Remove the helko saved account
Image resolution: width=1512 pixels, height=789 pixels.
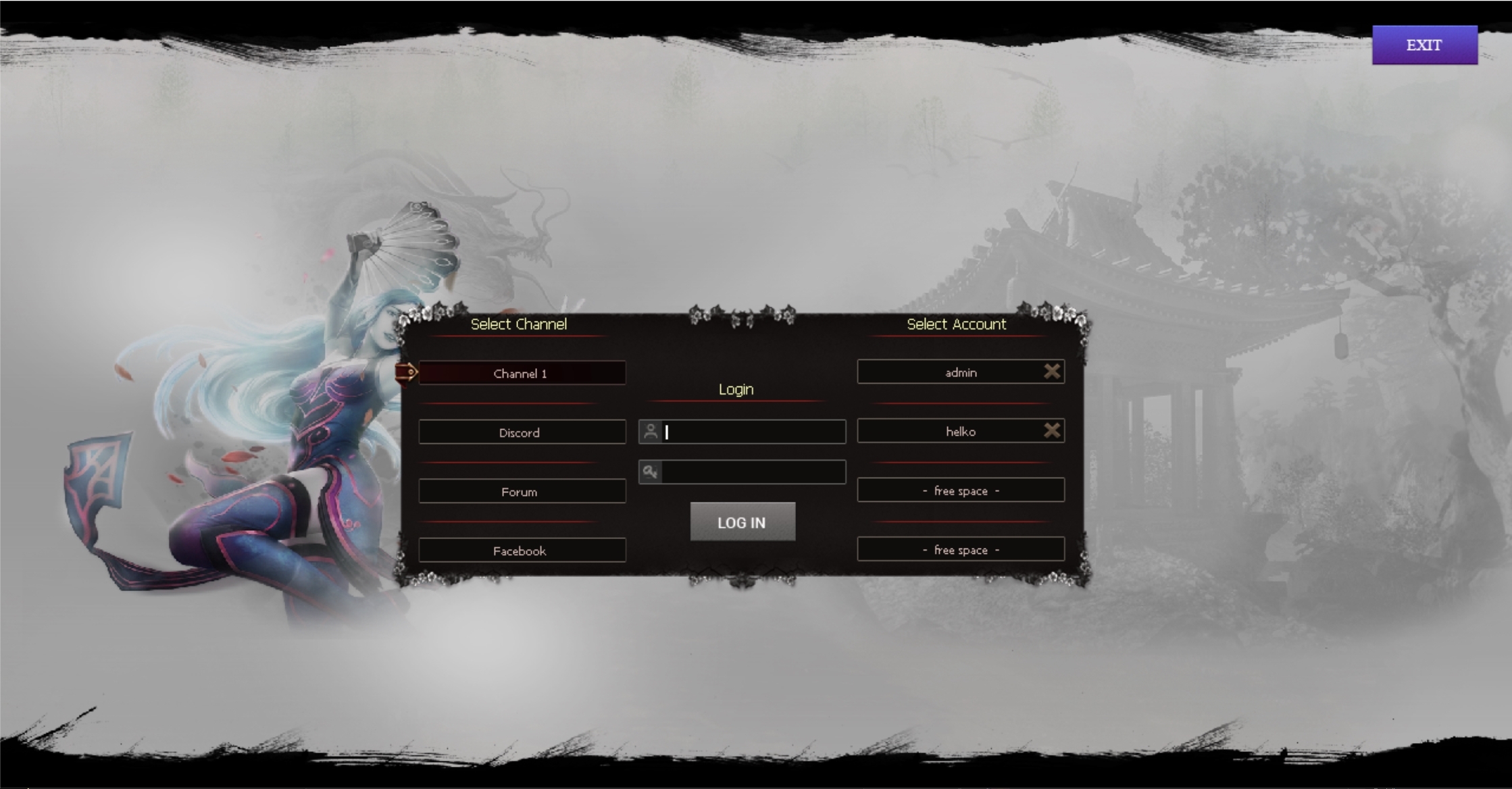point(1052,430)
